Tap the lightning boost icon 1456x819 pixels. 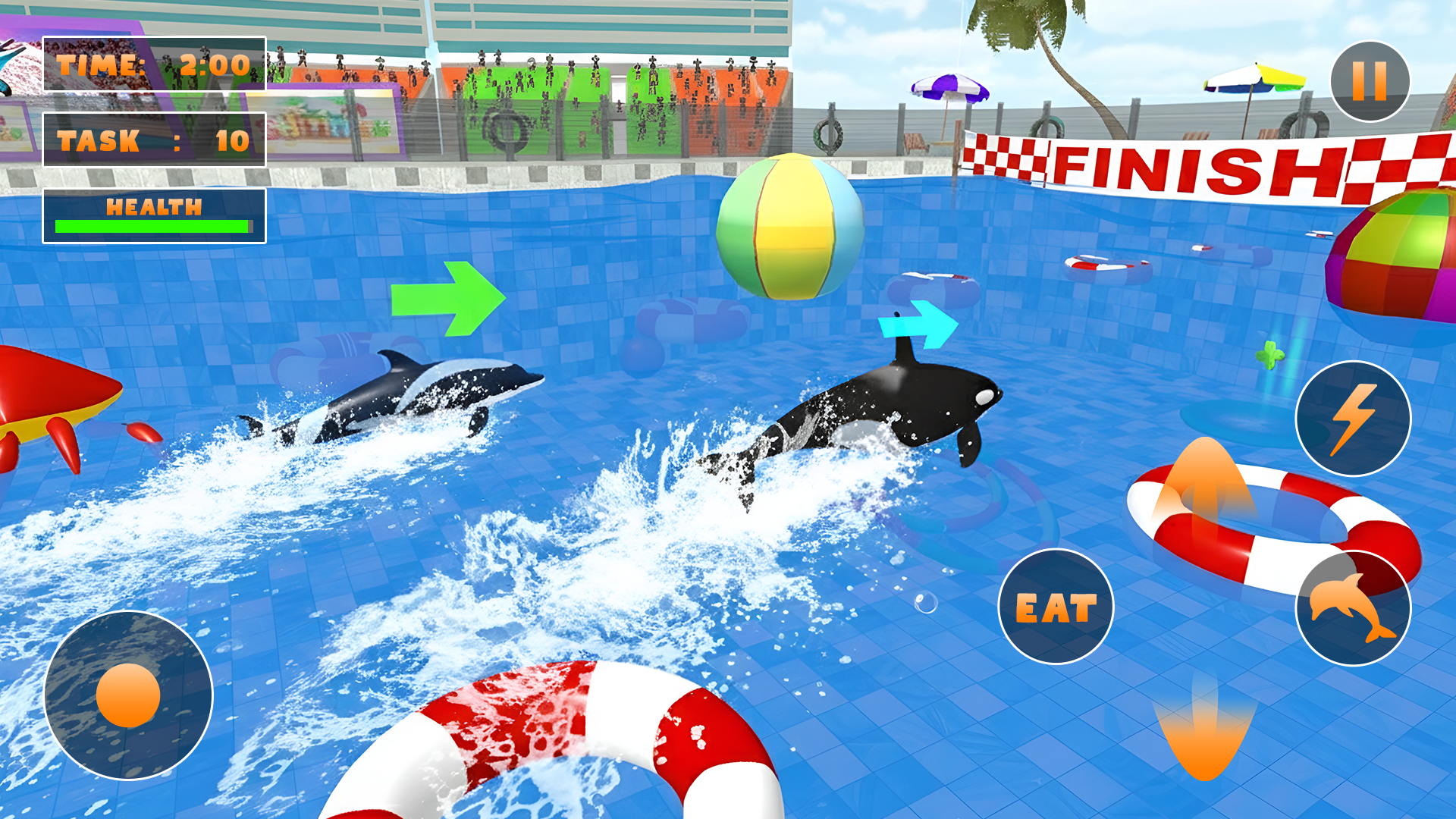click(x=1354, y=413)
